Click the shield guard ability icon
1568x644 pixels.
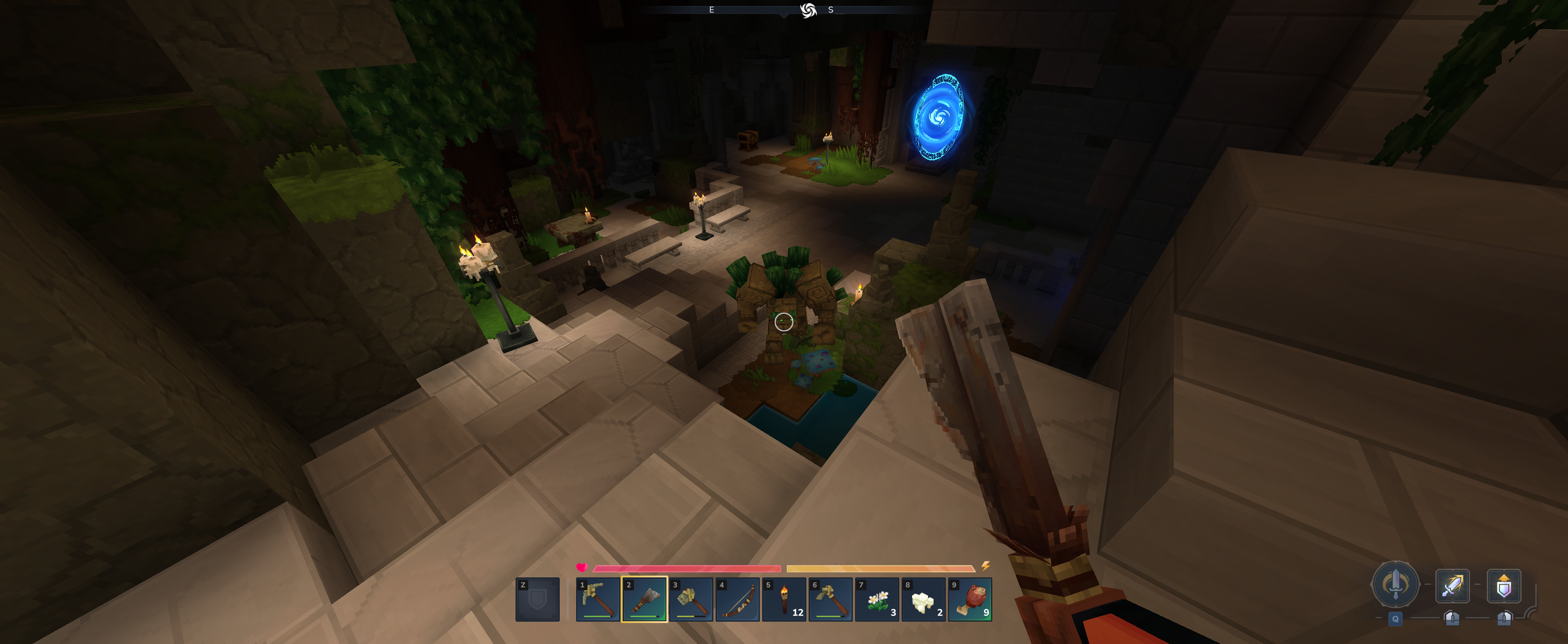coord(1503,586)
